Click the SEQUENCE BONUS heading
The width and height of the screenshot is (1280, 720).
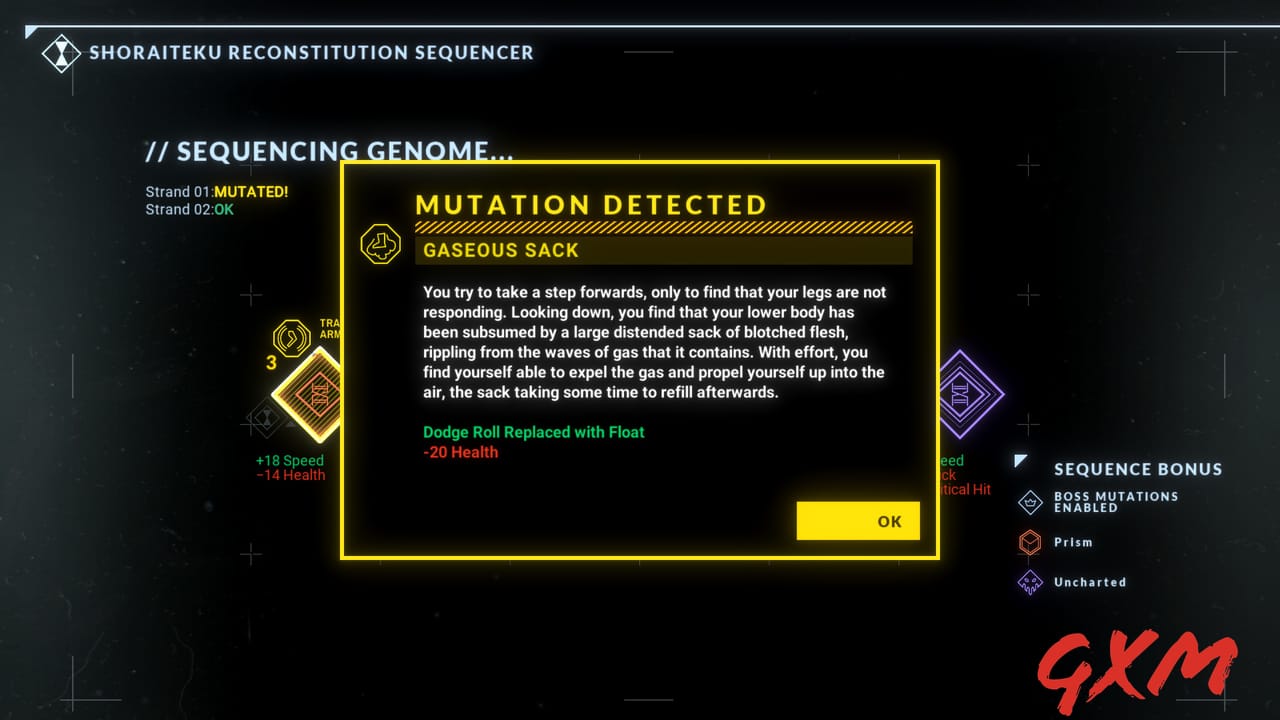coord(1138,469)
